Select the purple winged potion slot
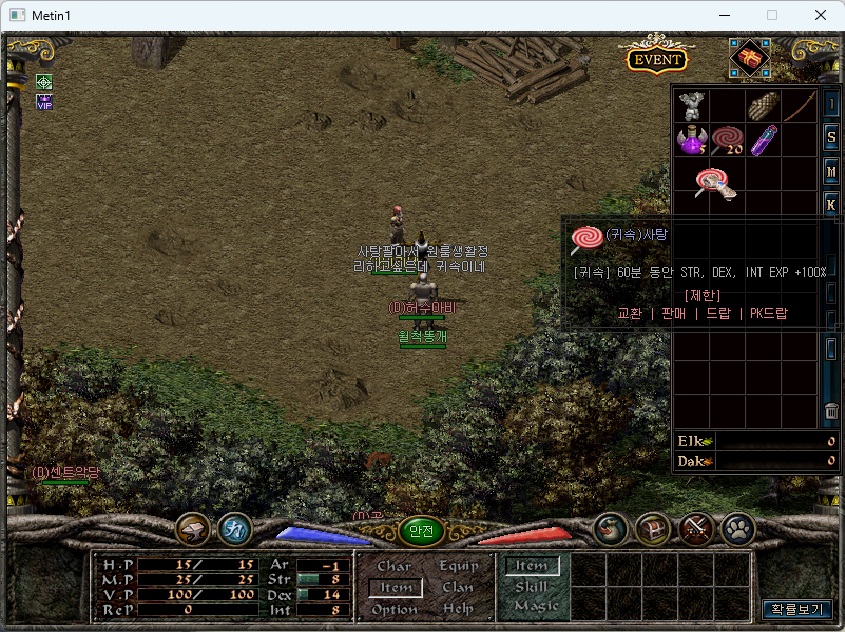Screen dimensions: 845x632 tap(691, 140)
